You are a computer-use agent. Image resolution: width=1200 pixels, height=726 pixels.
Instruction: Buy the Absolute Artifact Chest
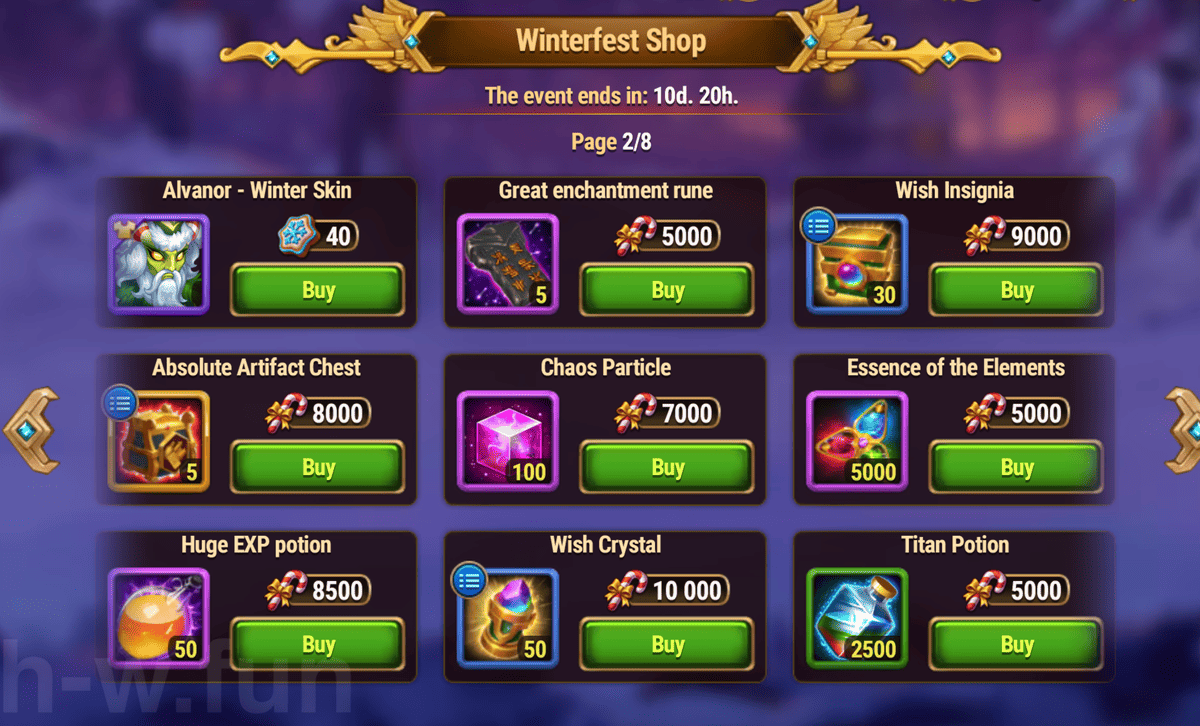tap(318, 467)
